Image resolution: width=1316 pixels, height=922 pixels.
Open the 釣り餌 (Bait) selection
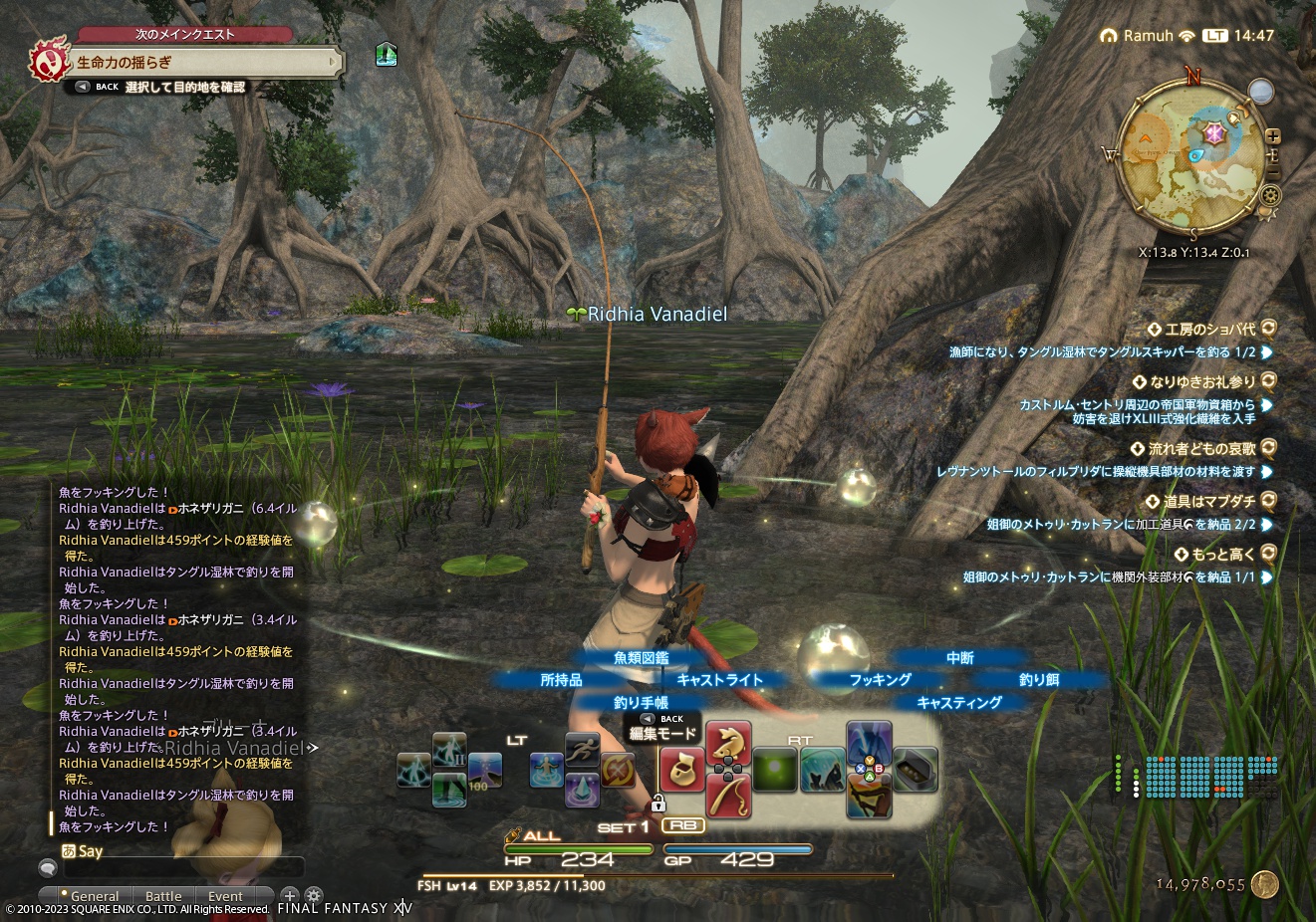click(1039, 680)
